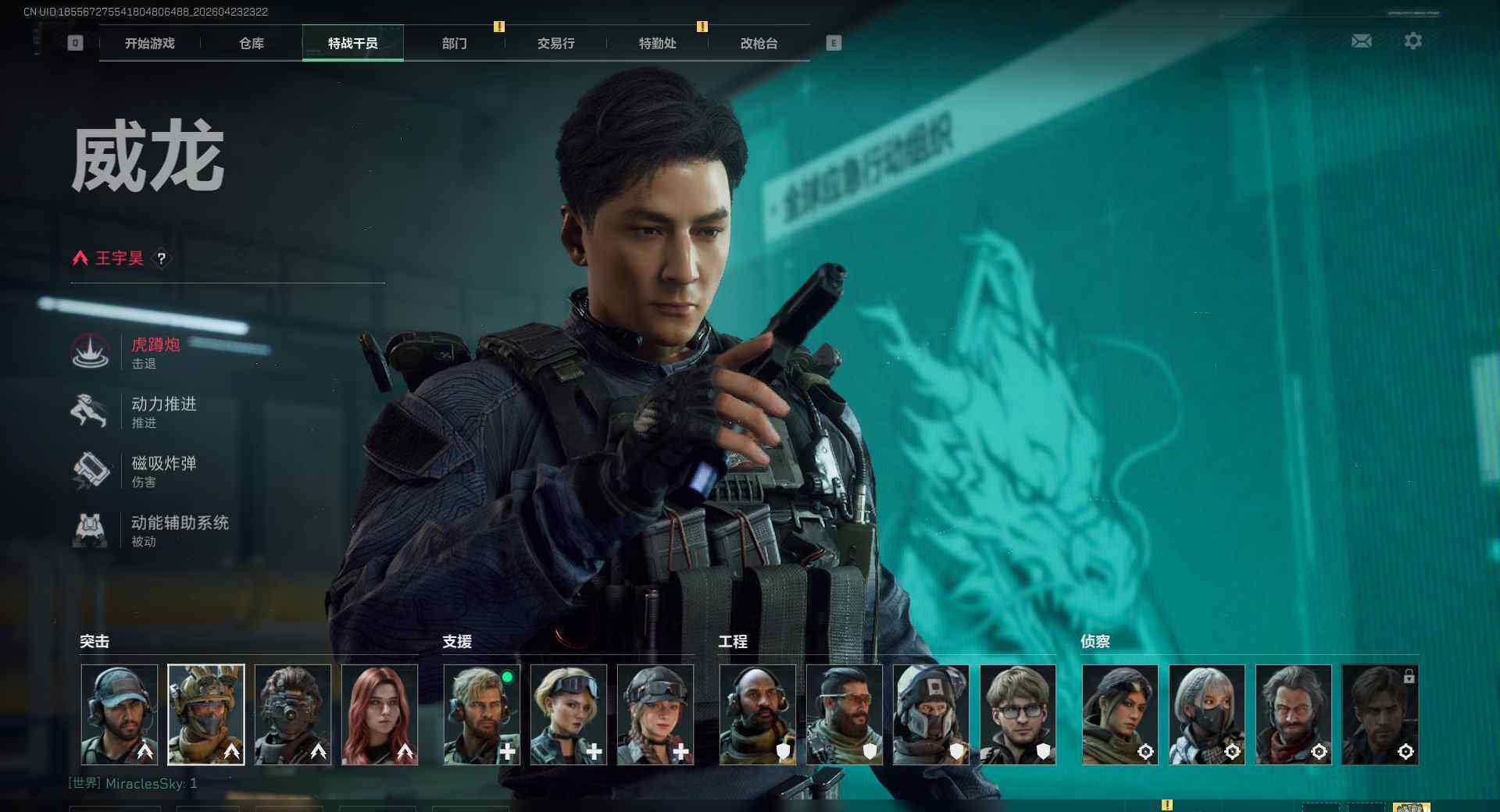Open settings via the gear icon
Screen dimensions: 1500x812
[x=1413, y=41]
